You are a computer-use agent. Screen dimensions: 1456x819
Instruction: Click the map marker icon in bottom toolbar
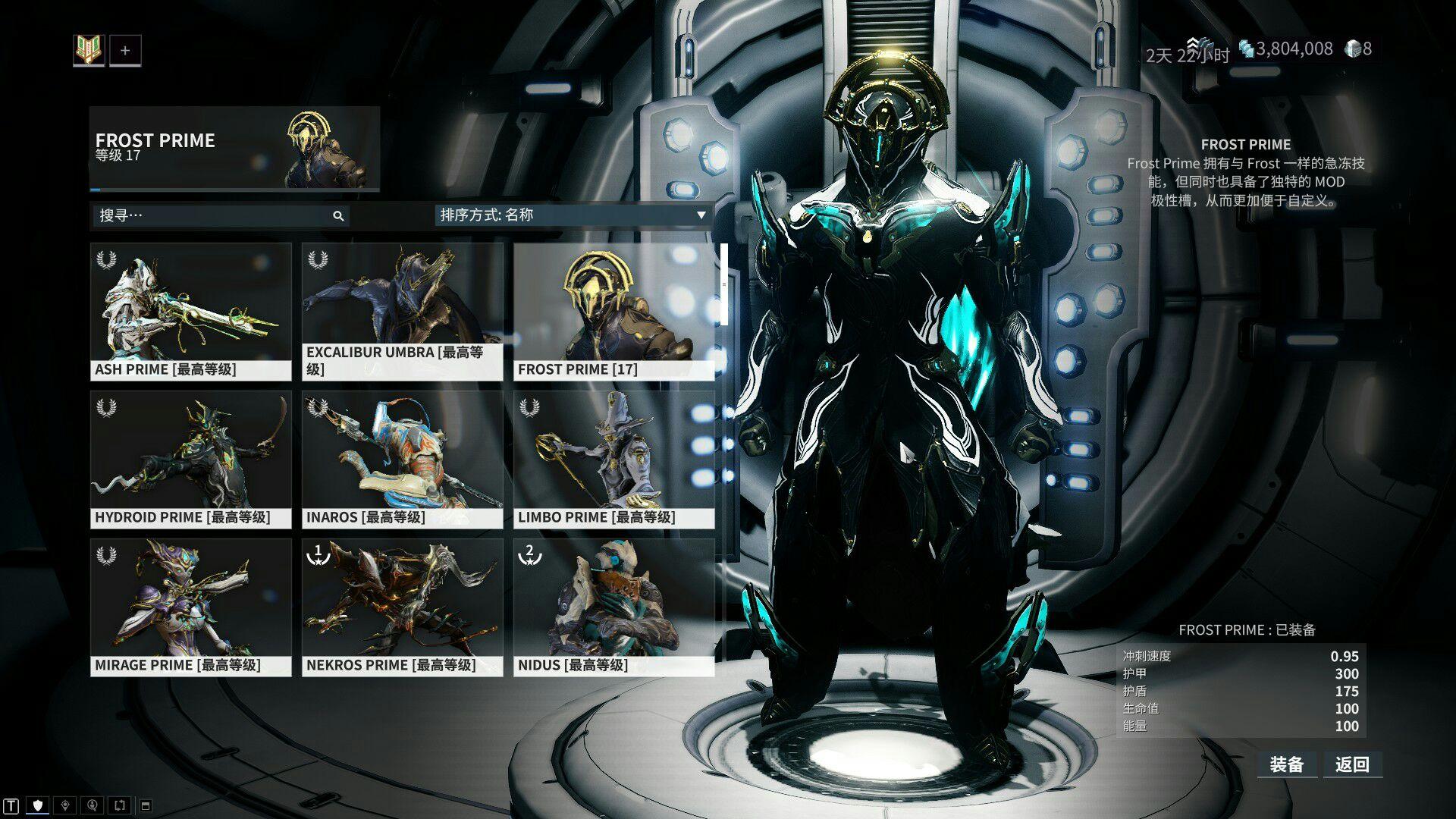(x=66, y=805)
